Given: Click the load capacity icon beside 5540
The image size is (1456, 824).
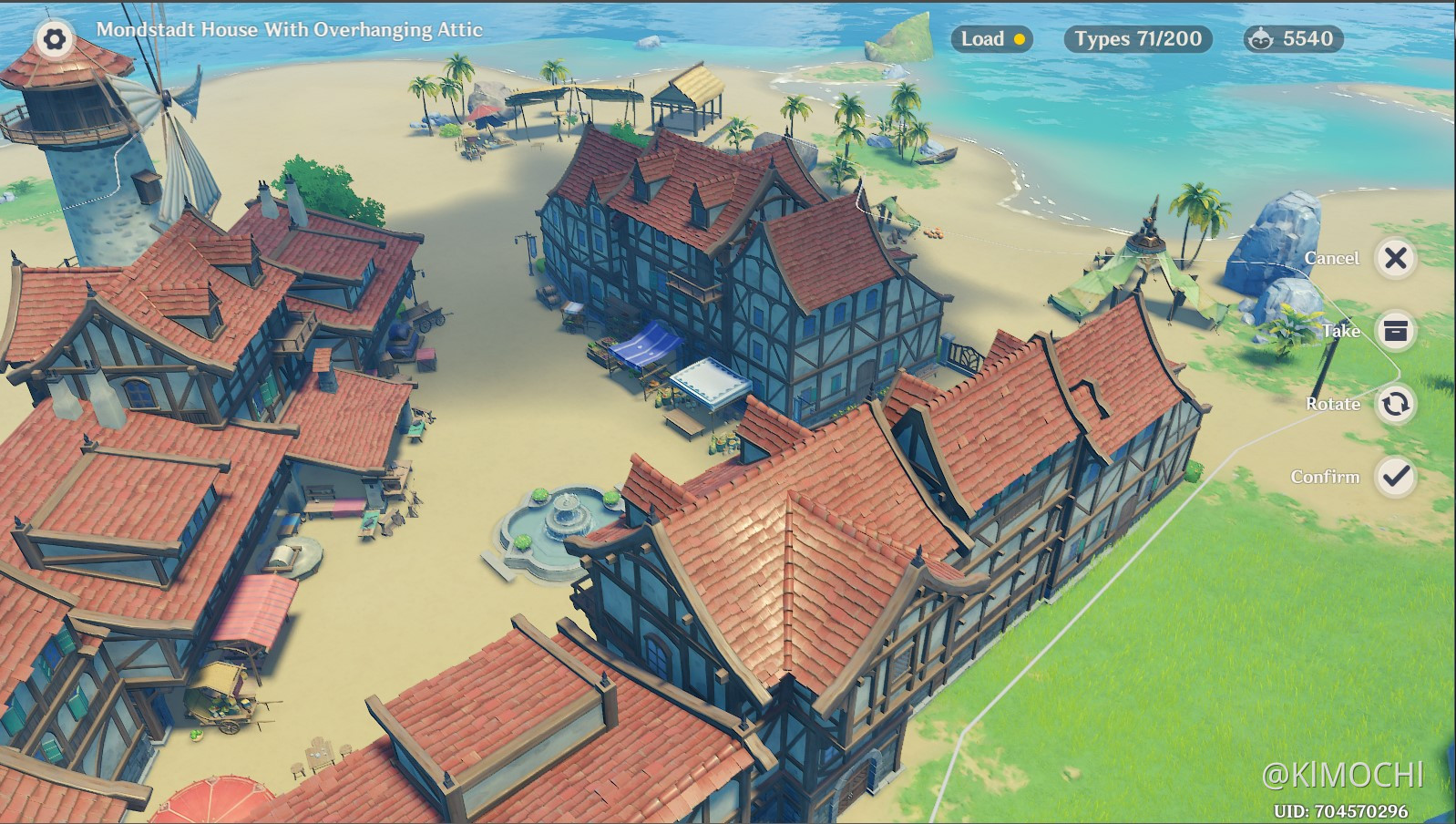Looking at the screenshot, I should coord(1262,39).
